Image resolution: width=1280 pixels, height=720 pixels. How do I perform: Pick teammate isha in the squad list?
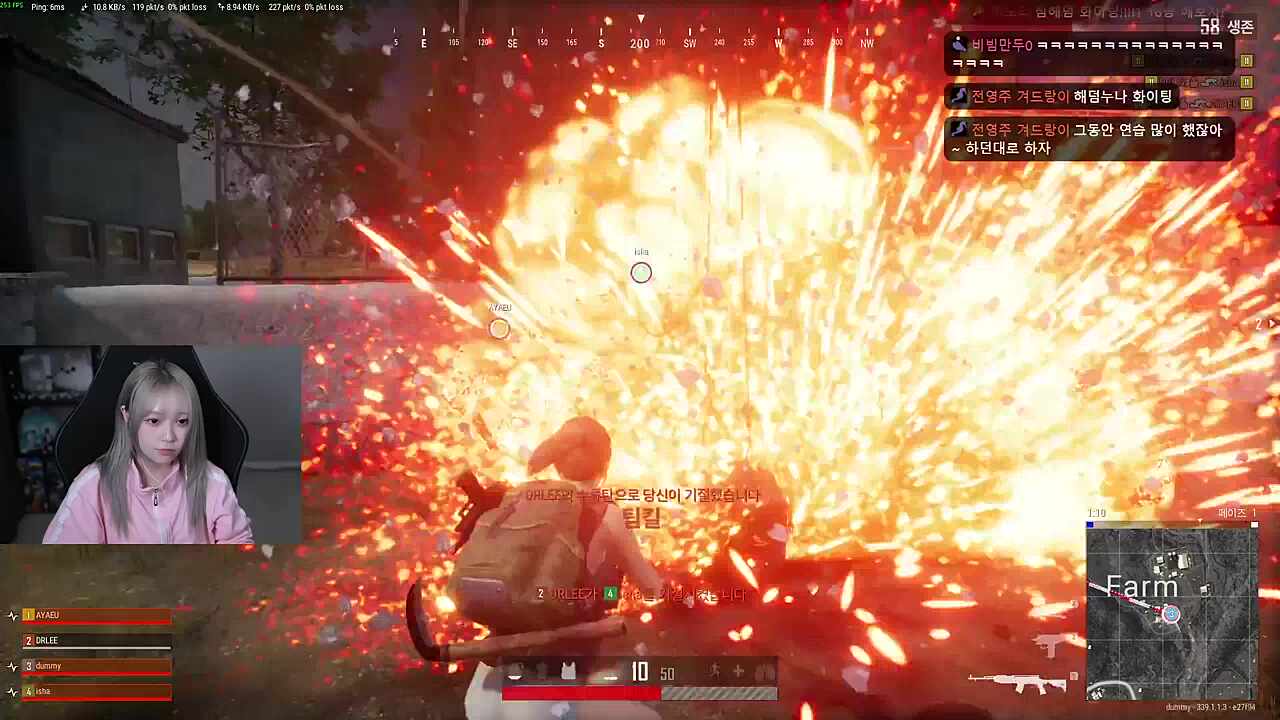[96, 691]
